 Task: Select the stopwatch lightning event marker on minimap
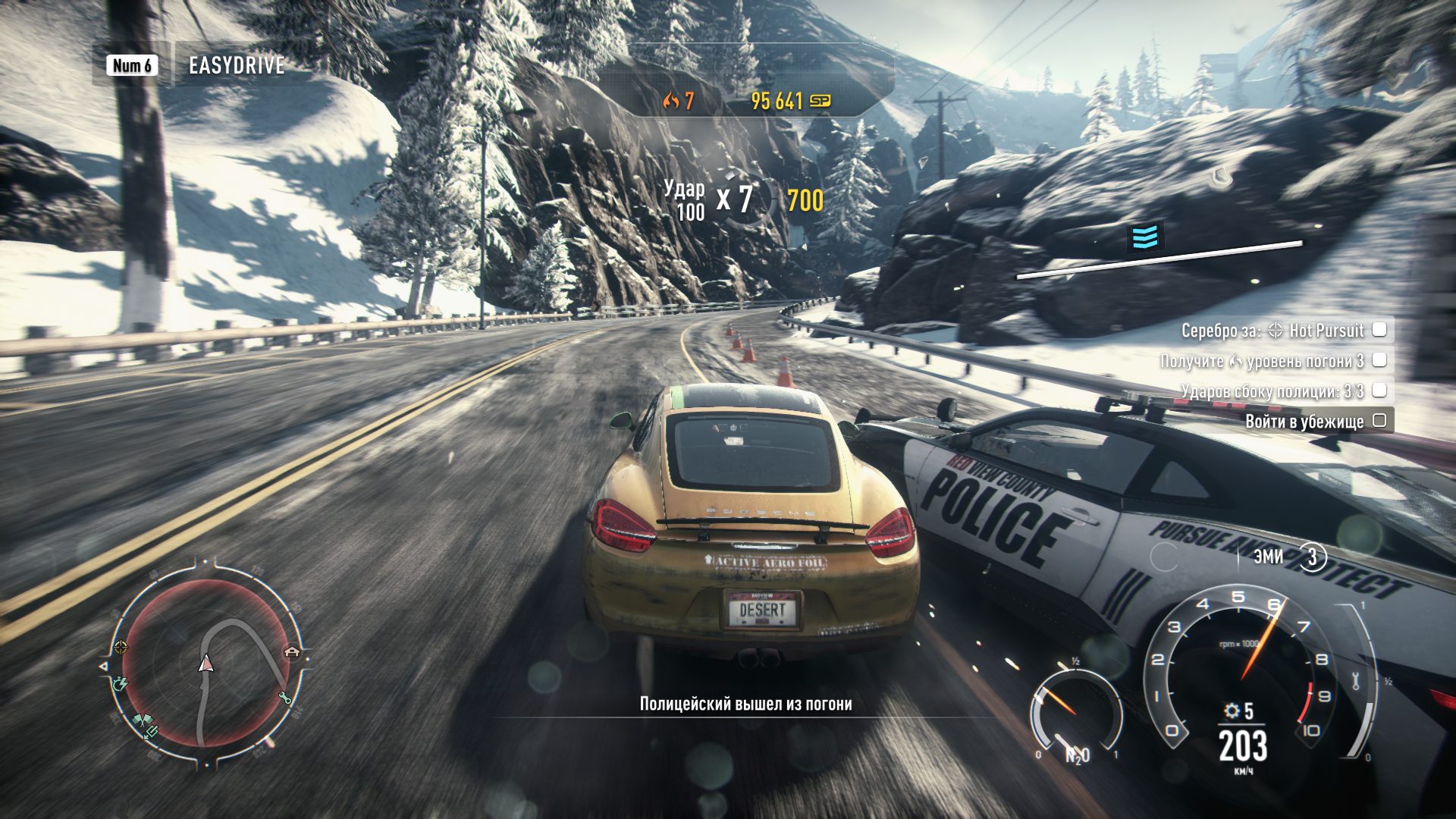[120, 684]
